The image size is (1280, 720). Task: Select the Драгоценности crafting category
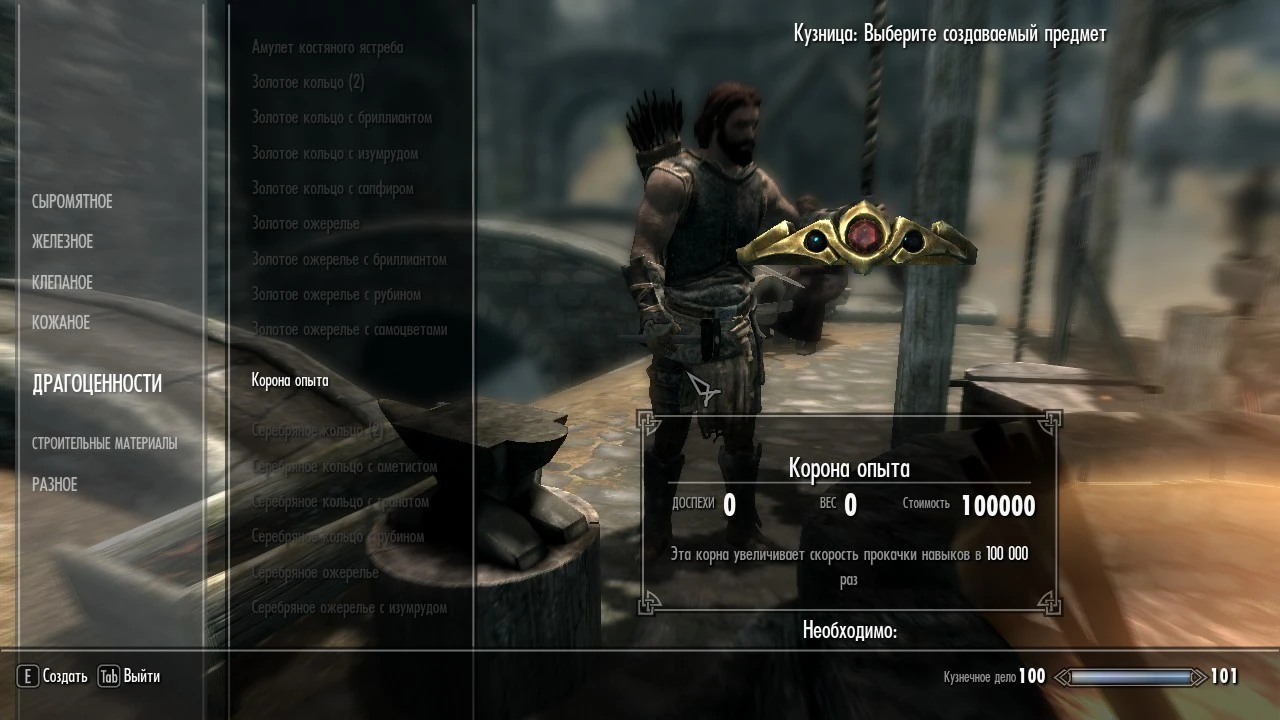tap(99, 382)
